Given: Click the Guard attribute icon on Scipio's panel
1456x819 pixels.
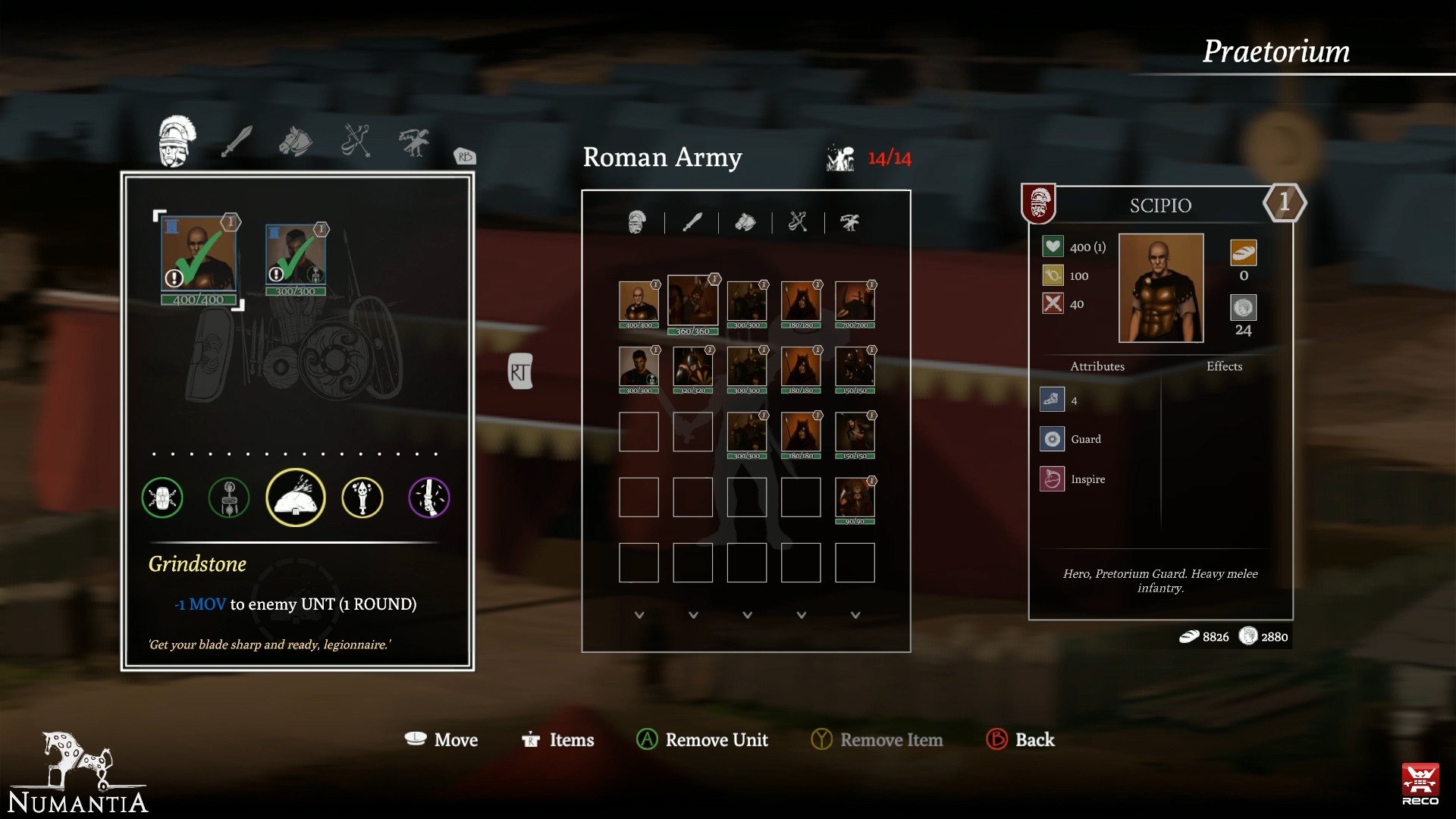Looking at the screenshot, I should click(x=1053, y=438).
